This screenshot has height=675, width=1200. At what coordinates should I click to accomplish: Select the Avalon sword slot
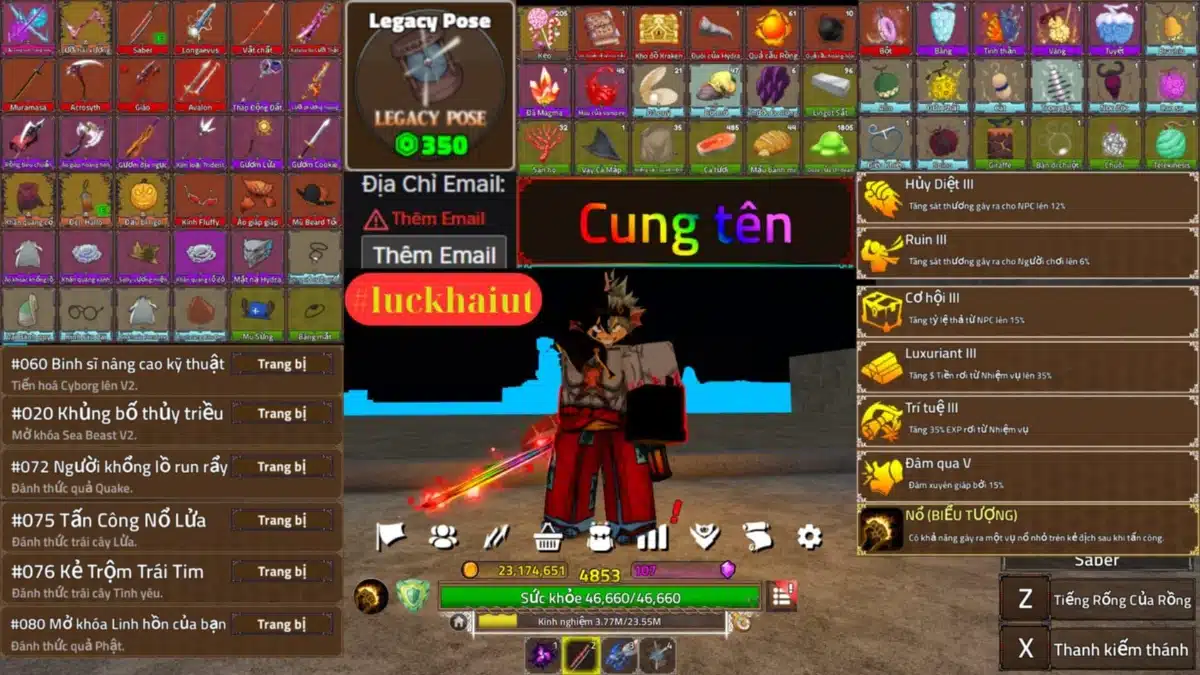[x=200, y=85]
